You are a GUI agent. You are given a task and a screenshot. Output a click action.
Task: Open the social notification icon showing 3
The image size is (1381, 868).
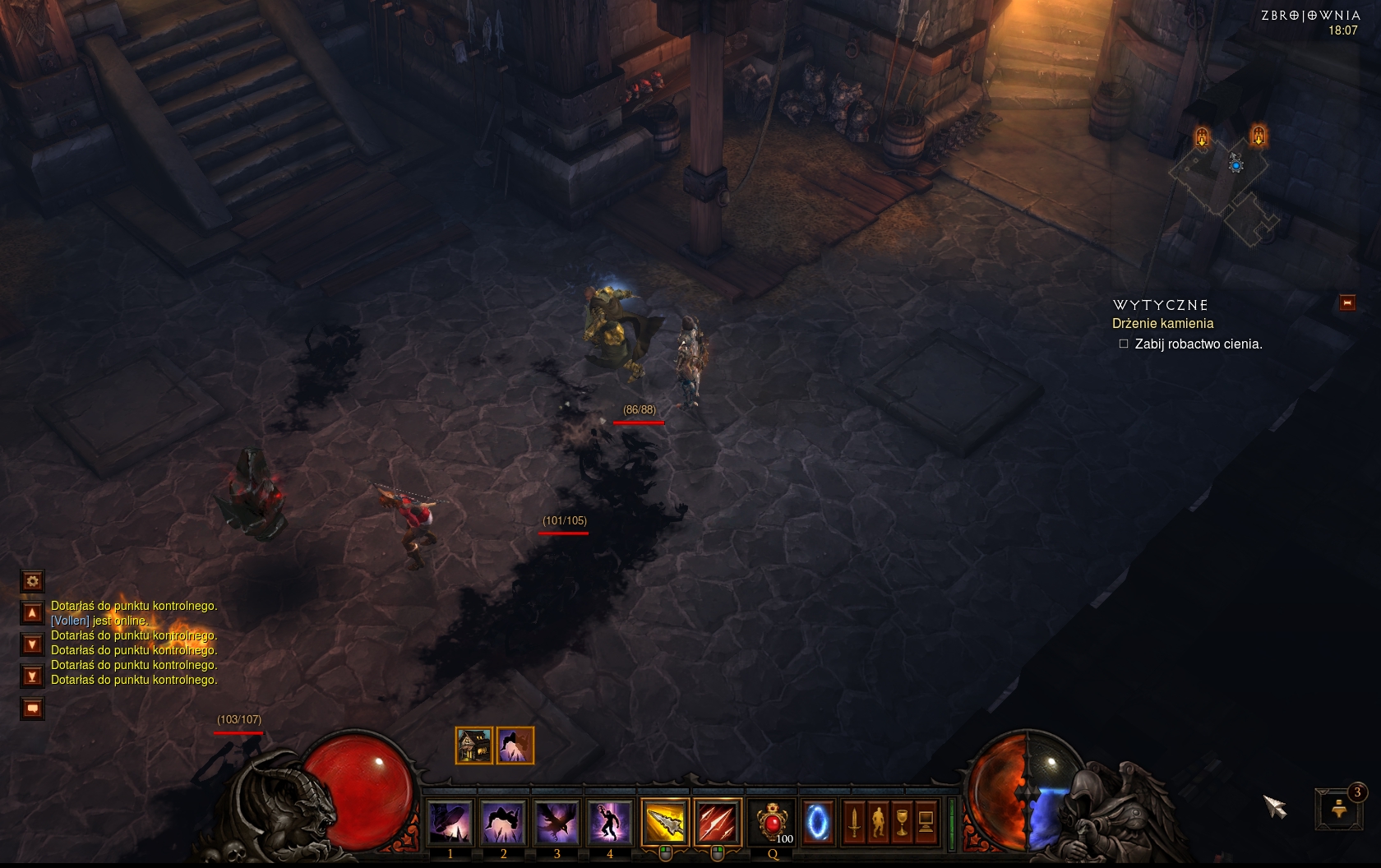pyautogui.click(x=1340, y=808)
